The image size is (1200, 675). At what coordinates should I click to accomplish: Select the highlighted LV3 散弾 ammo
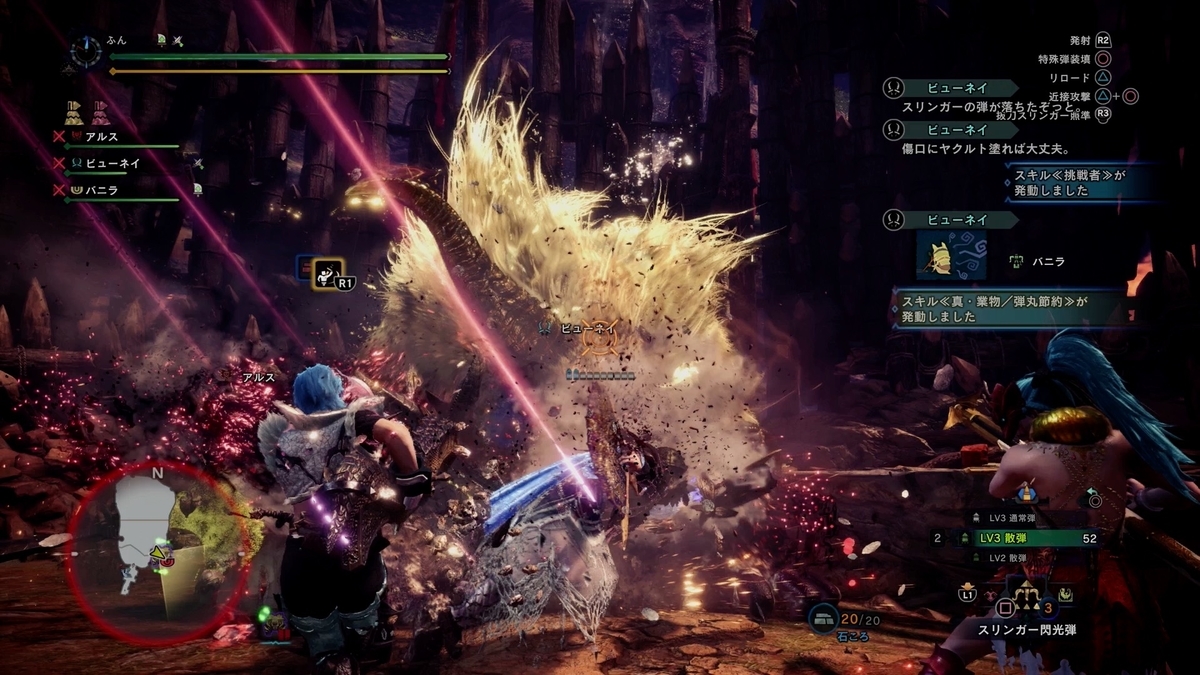click(1030, 538)
